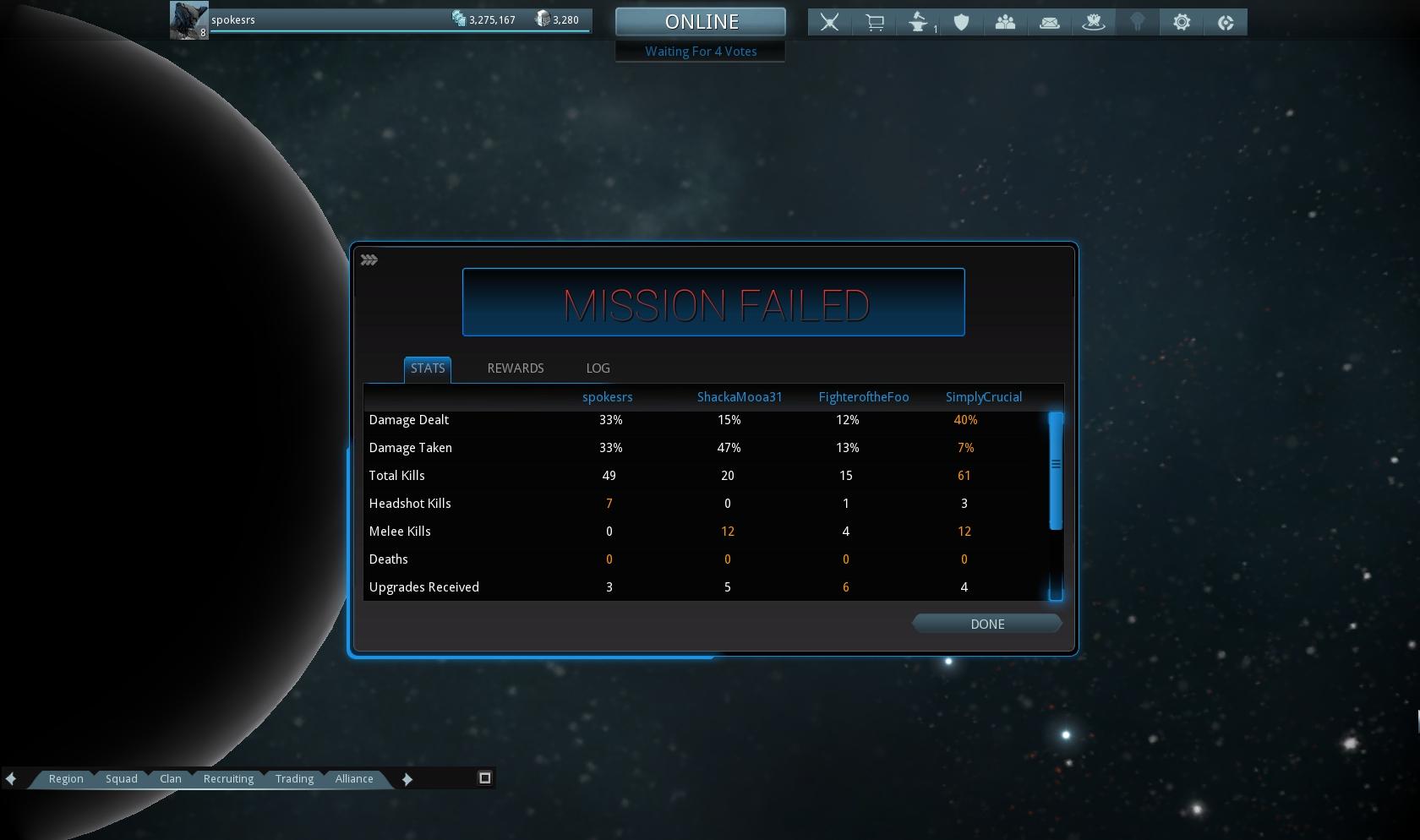1420x840 pixels.
Task: Switch to the REWARDS tab
Action: point(516,368)
